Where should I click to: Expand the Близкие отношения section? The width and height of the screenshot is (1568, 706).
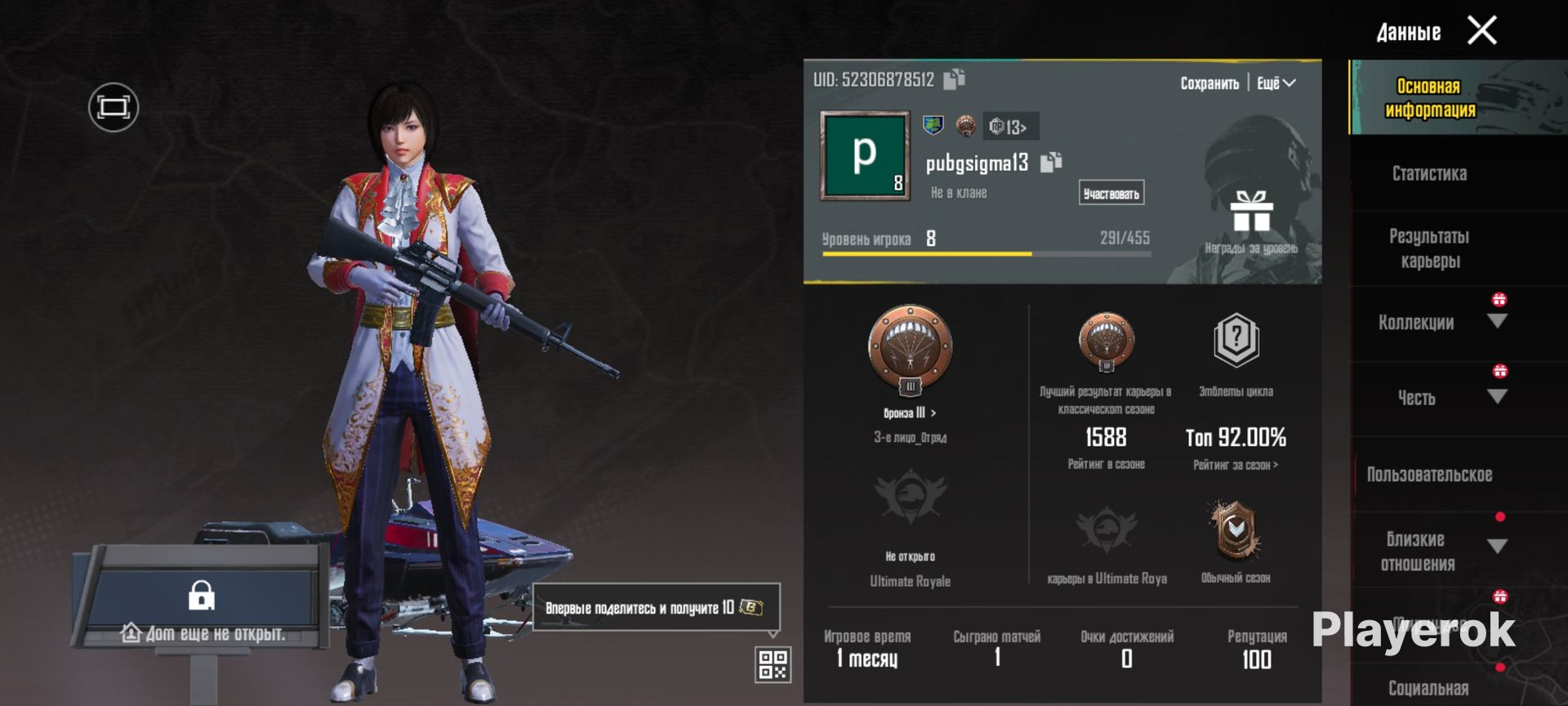[1496, 546]
